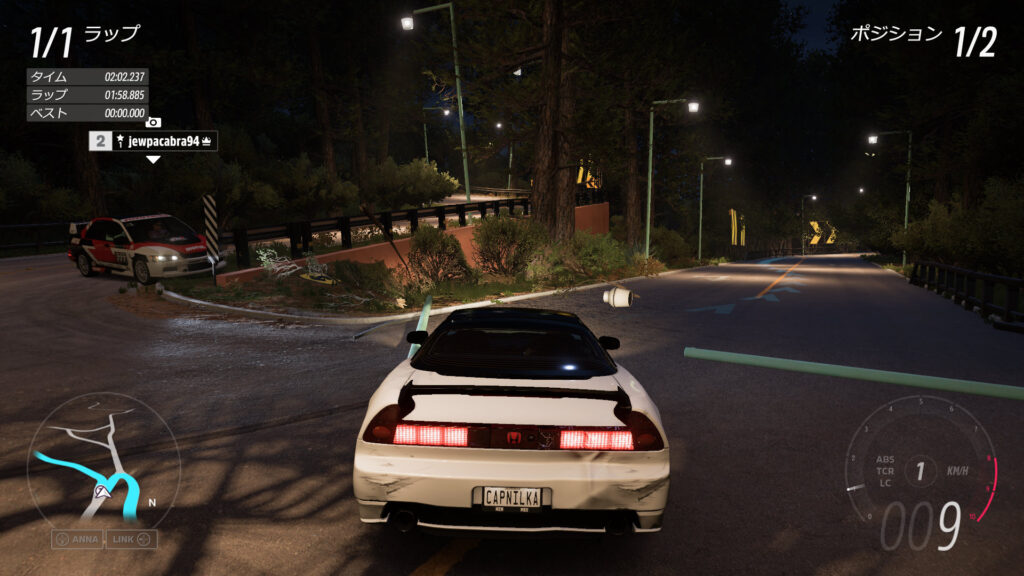Activate the LINK chat button

coord(131,540)
